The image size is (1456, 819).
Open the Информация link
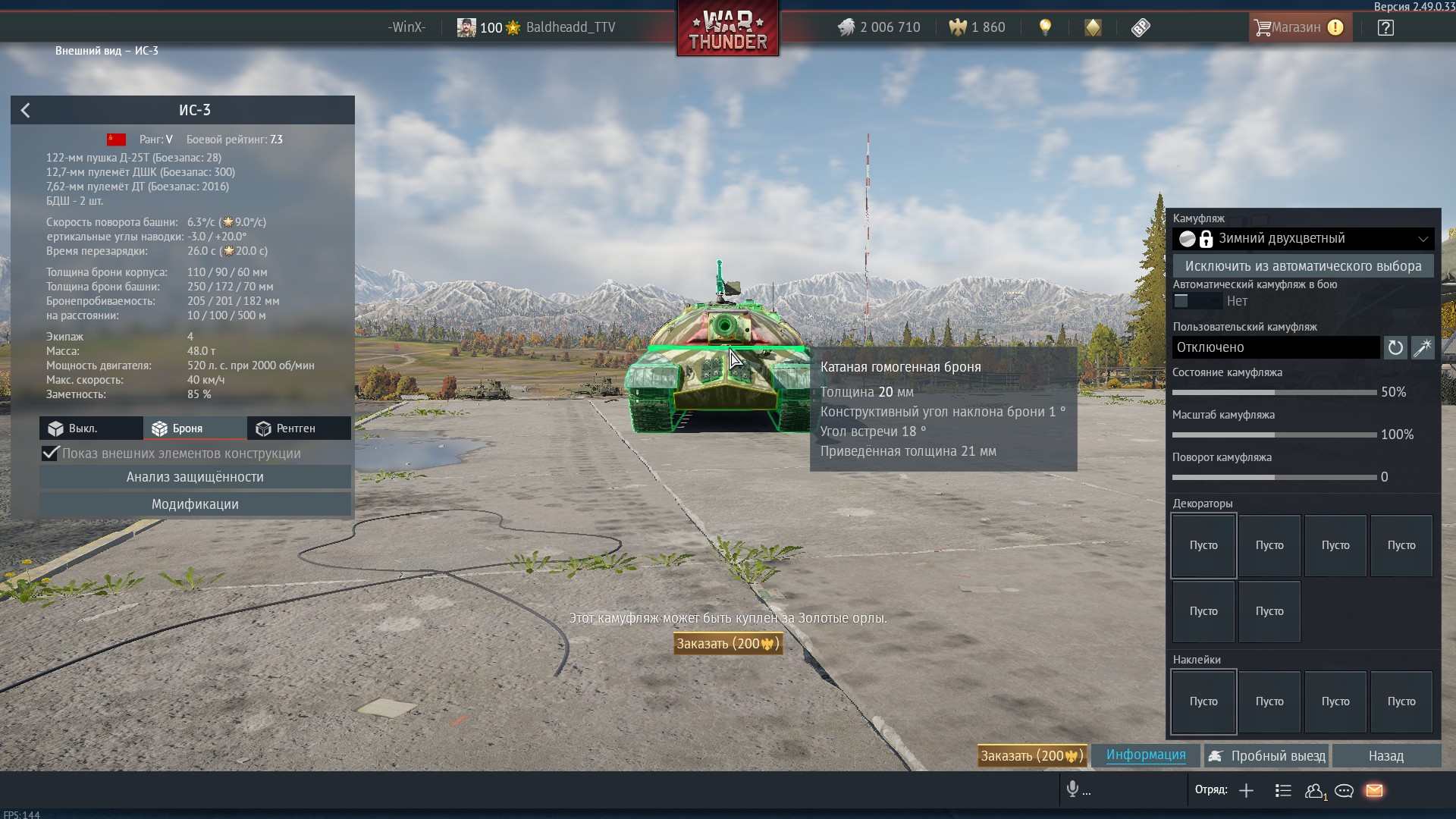pos(1145,755)
